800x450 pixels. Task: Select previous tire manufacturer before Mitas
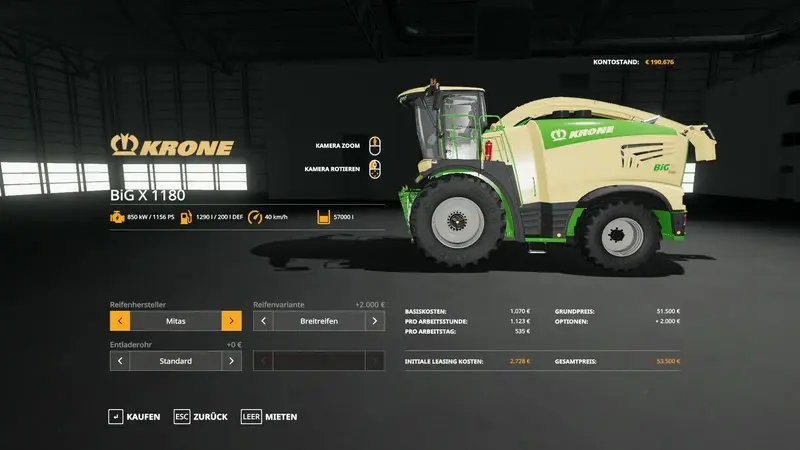pyautogui.click(x=120, y=321)
